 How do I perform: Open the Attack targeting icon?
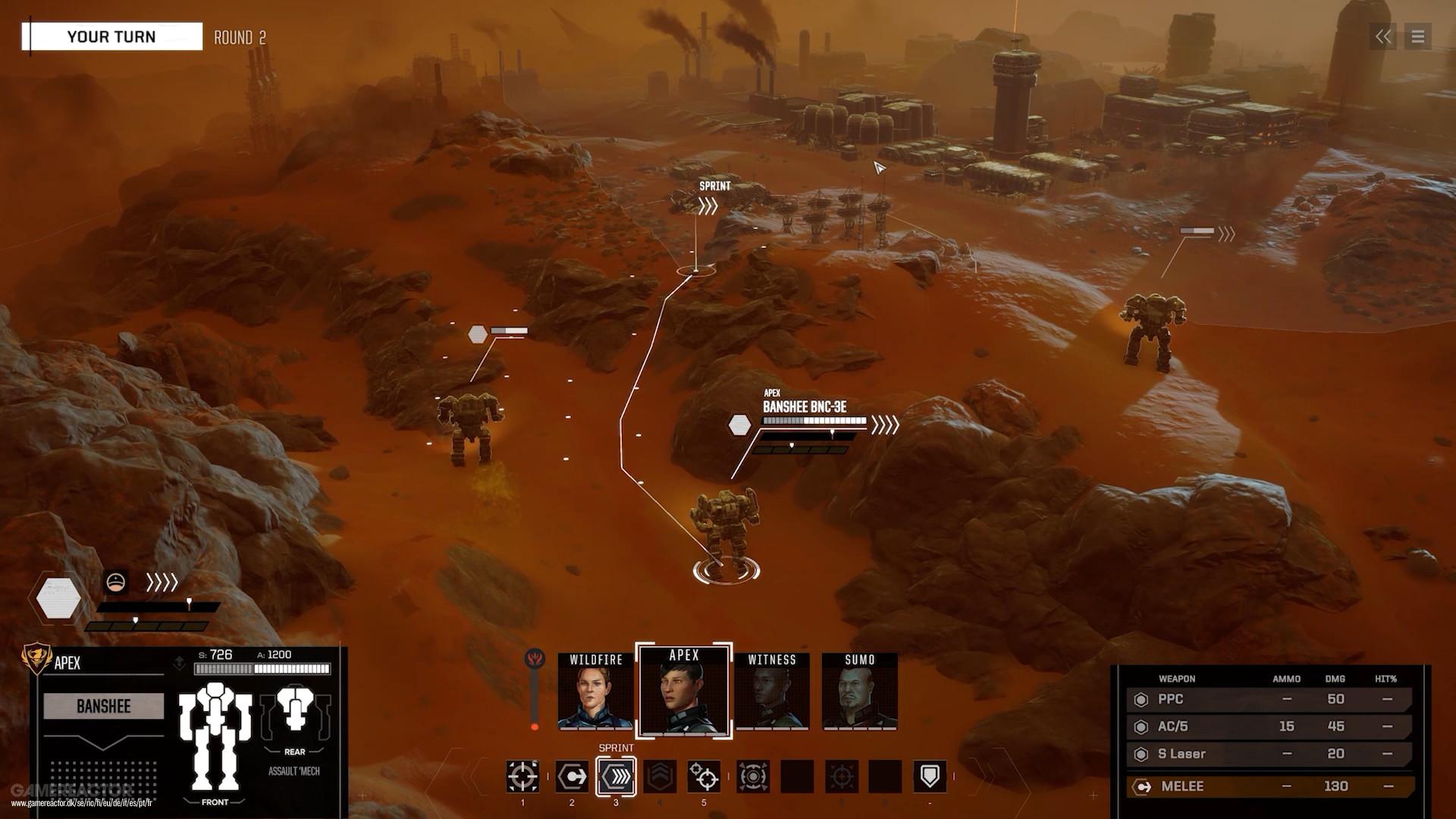pyautogui.click(x=522, y=777)
